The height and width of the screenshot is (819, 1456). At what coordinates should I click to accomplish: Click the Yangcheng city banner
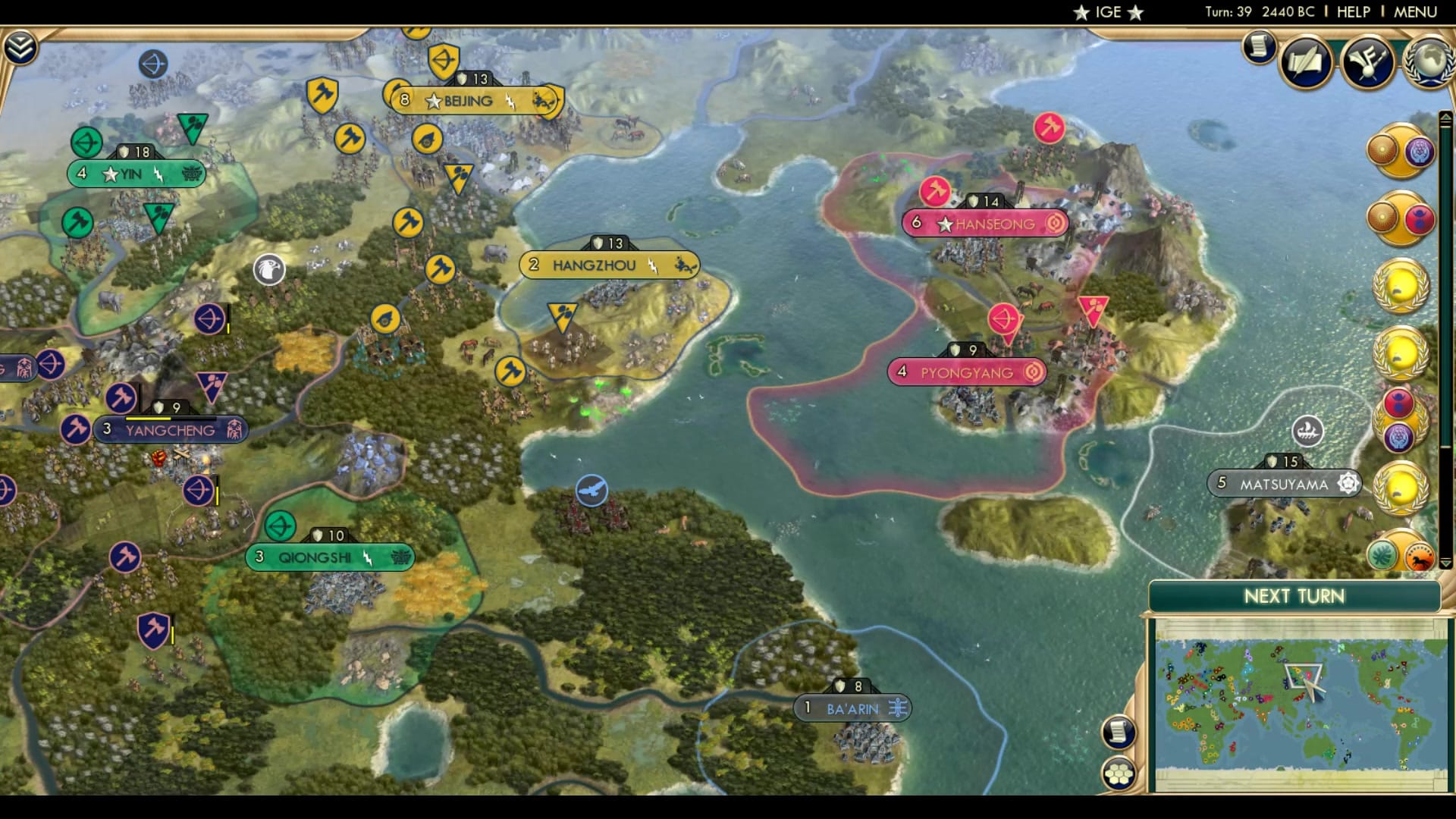170,430
